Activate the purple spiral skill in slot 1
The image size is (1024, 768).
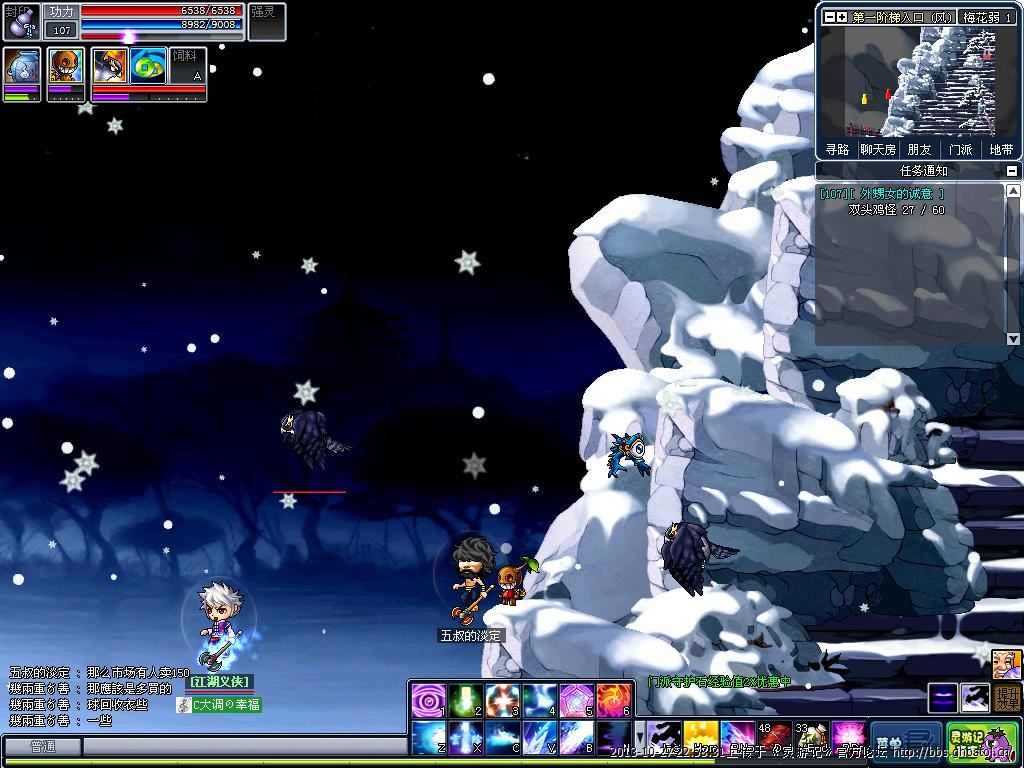tap(429, 699)
